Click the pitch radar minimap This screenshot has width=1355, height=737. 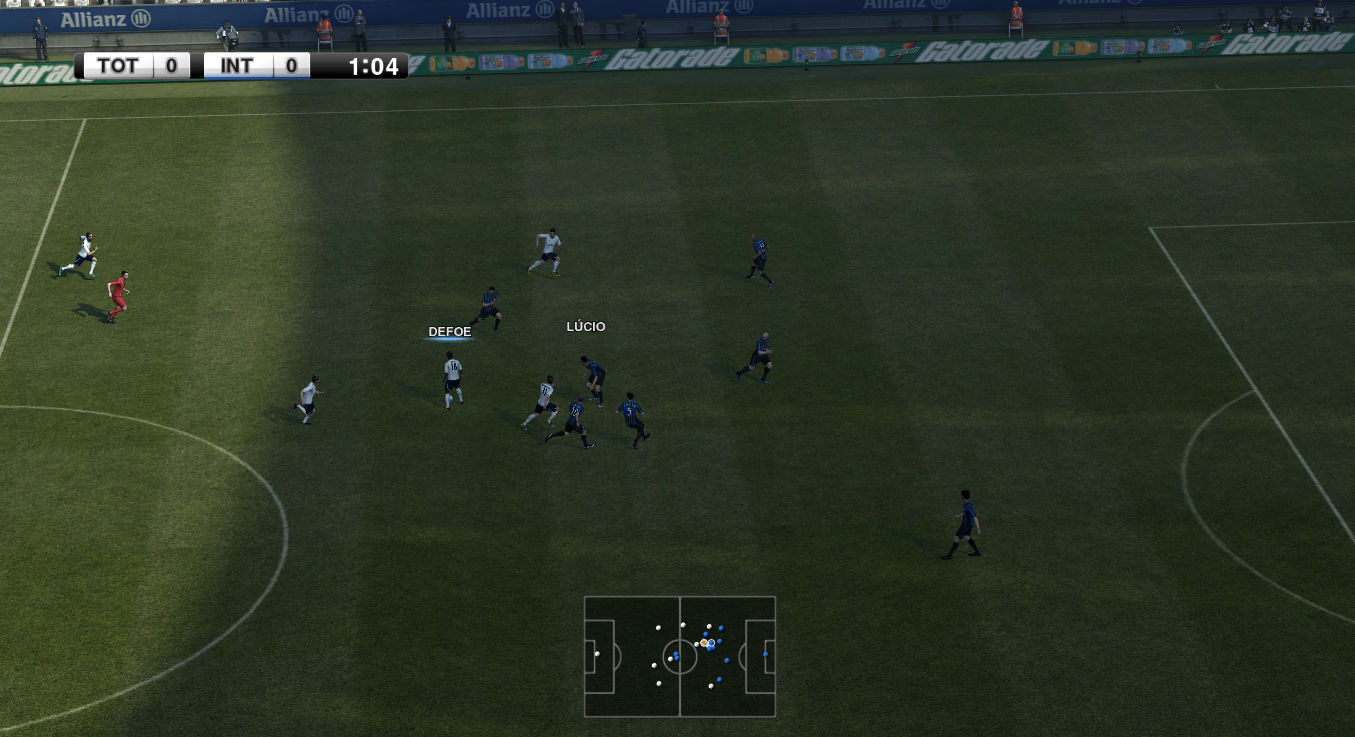click(x=680, y=657)
